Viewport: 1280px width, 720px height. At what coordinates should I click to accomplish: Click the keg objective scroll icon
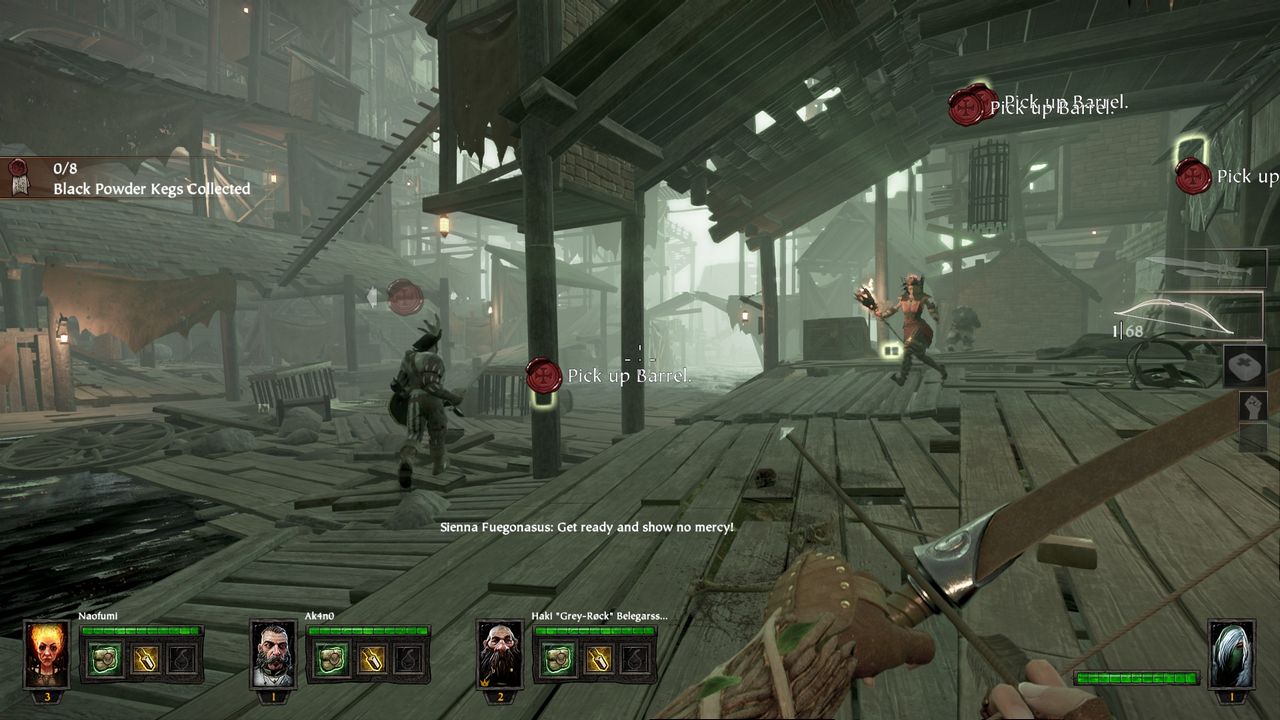coord(20,178)
